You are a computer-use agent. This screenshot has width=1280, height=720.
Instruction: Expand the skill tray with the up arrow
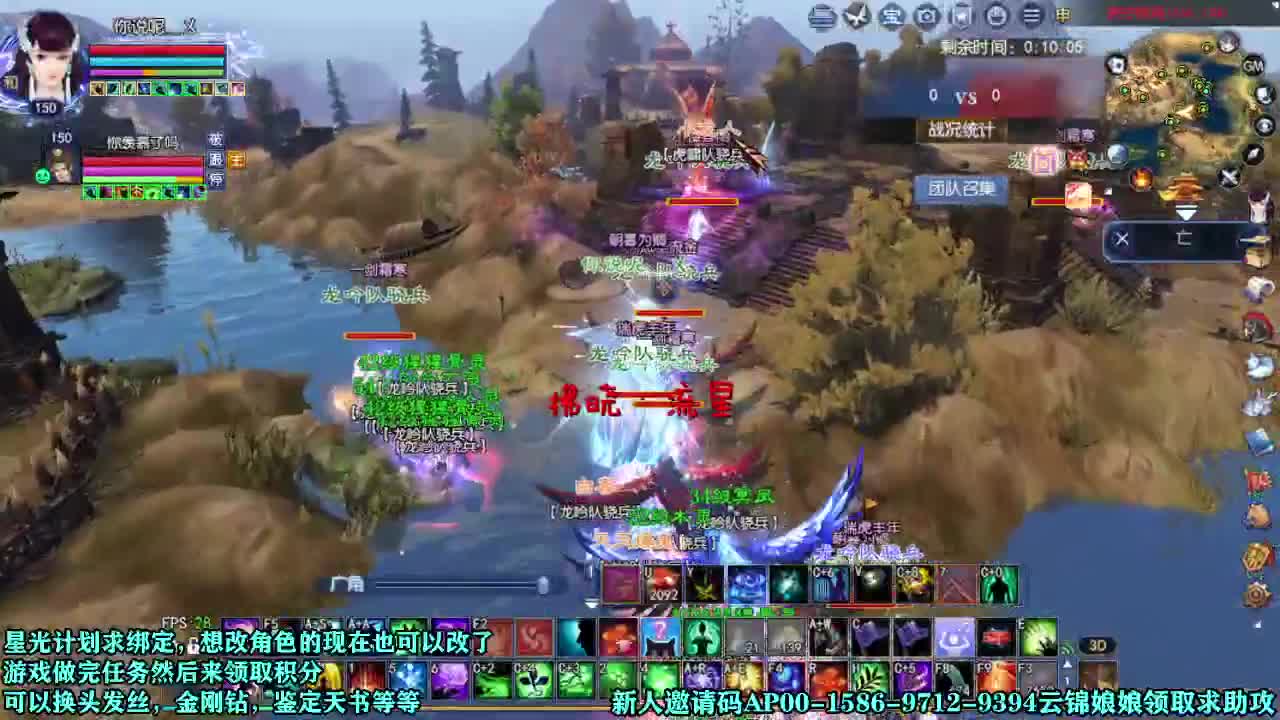(1067, 663)
